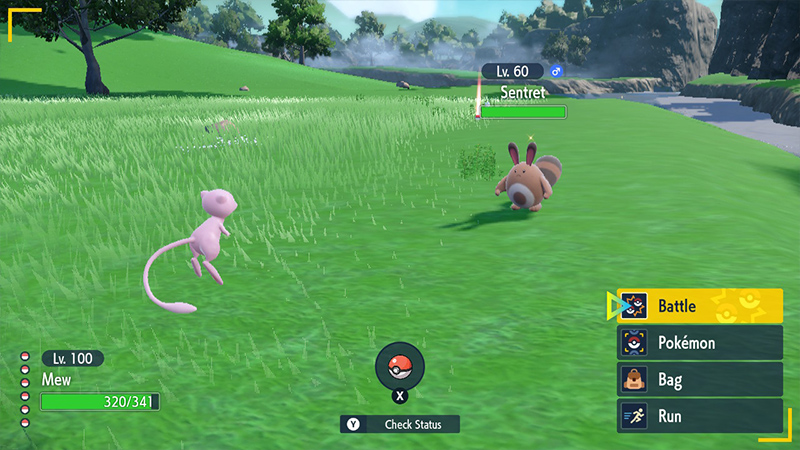
Task: Open the Pokémon party menu
Action: pyautogui.click(x=699, y=343)
